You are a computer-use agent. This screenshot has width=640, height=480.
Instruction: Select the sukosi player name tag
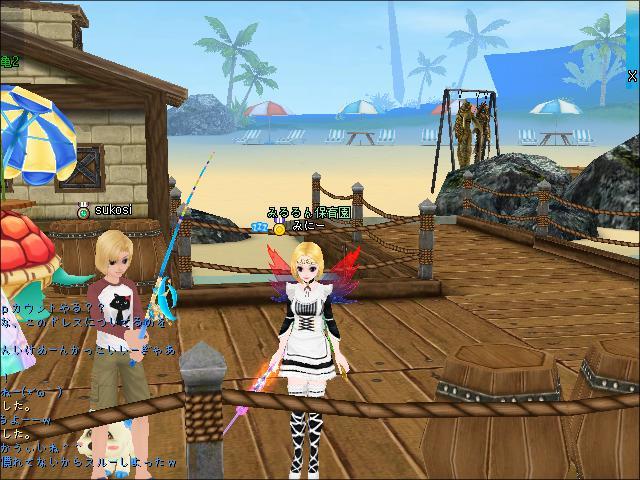112,210
